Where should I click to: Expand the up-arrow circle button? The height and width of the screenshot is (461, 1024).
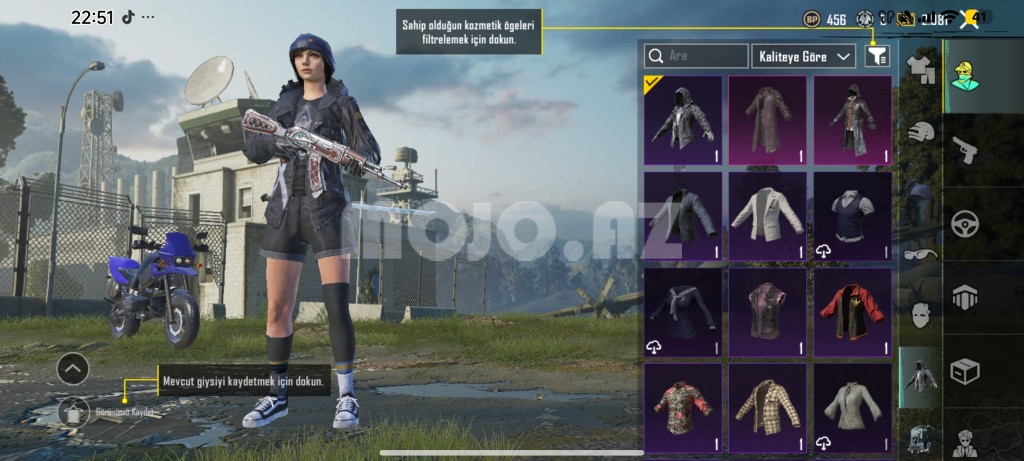pyautogui.click(x=73, y=370)
